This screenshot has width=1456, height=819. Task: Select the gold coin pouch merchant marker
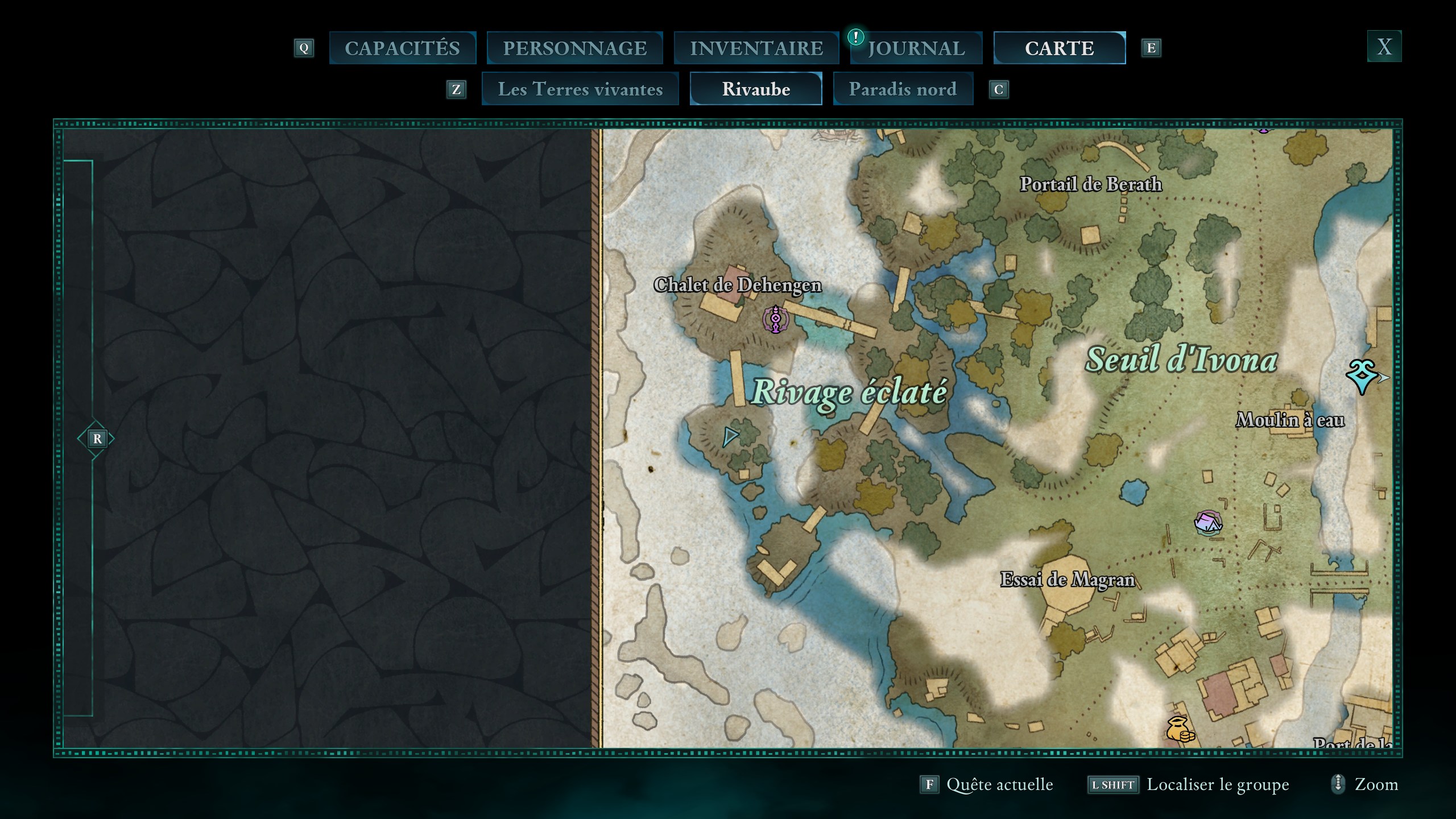[1180, 729]
